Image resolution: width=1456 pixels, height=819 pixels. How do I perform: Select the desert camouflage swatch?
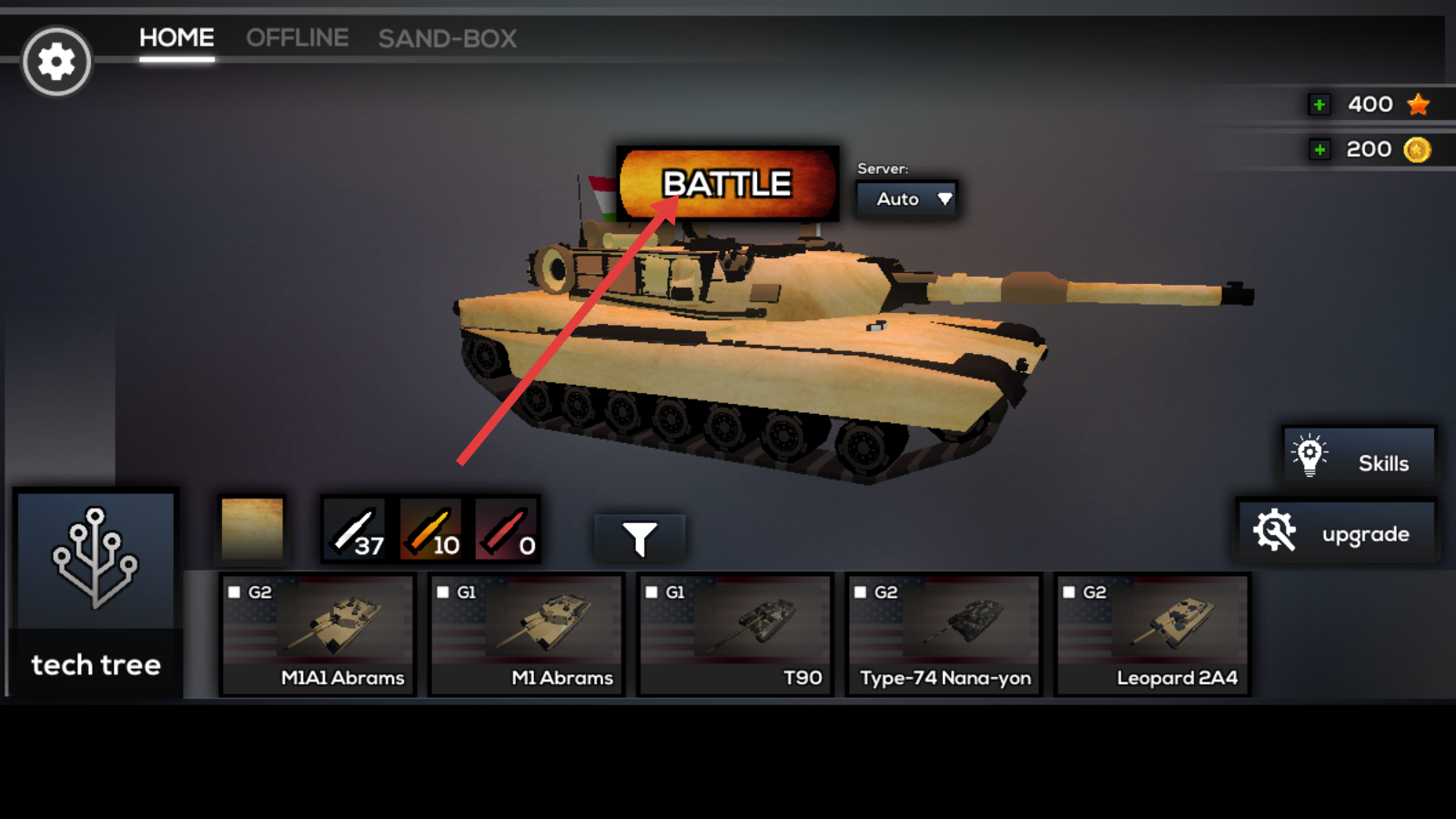click(252, 528)
